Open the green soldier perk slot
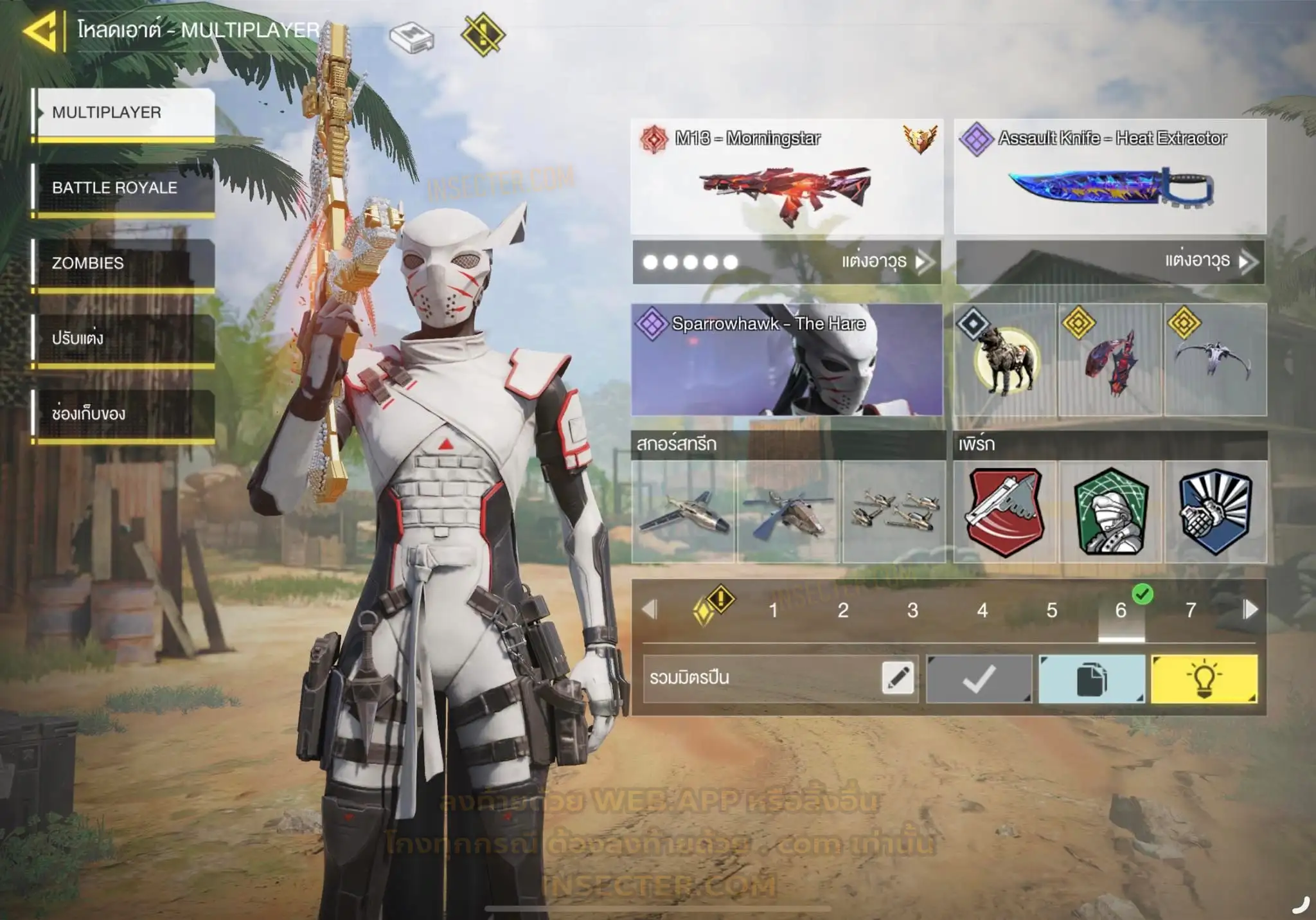This screenshot has height=920, width=1316. coord(1110,512)
